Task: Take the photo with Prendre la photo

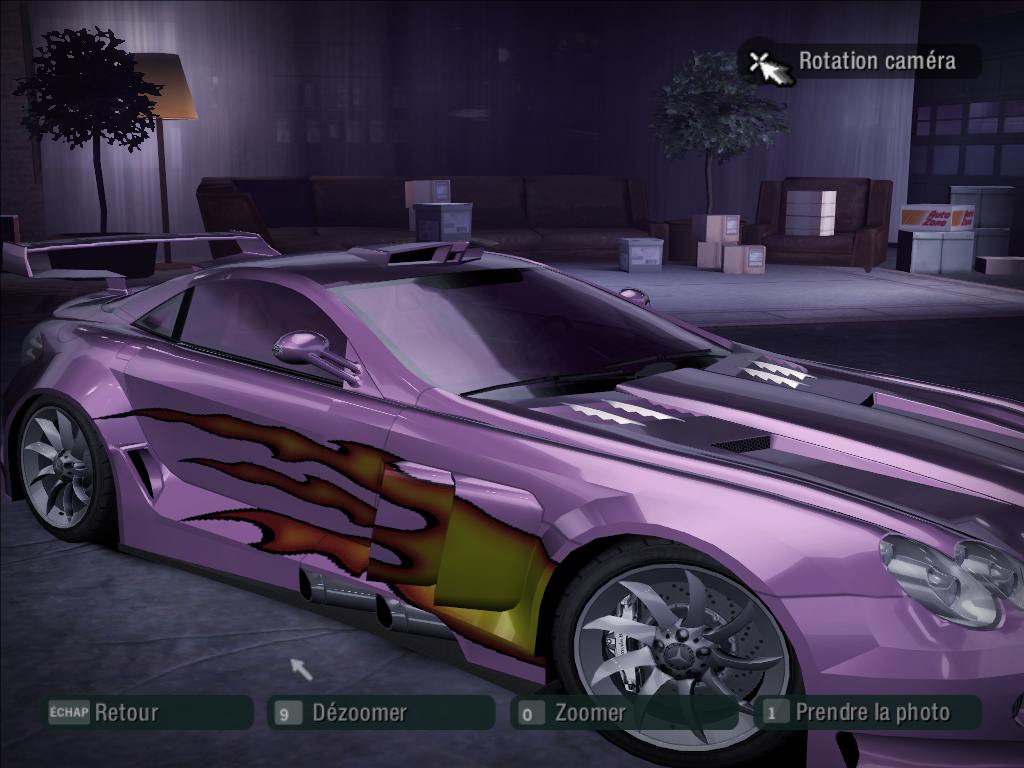Action: (x=868, y=712)
